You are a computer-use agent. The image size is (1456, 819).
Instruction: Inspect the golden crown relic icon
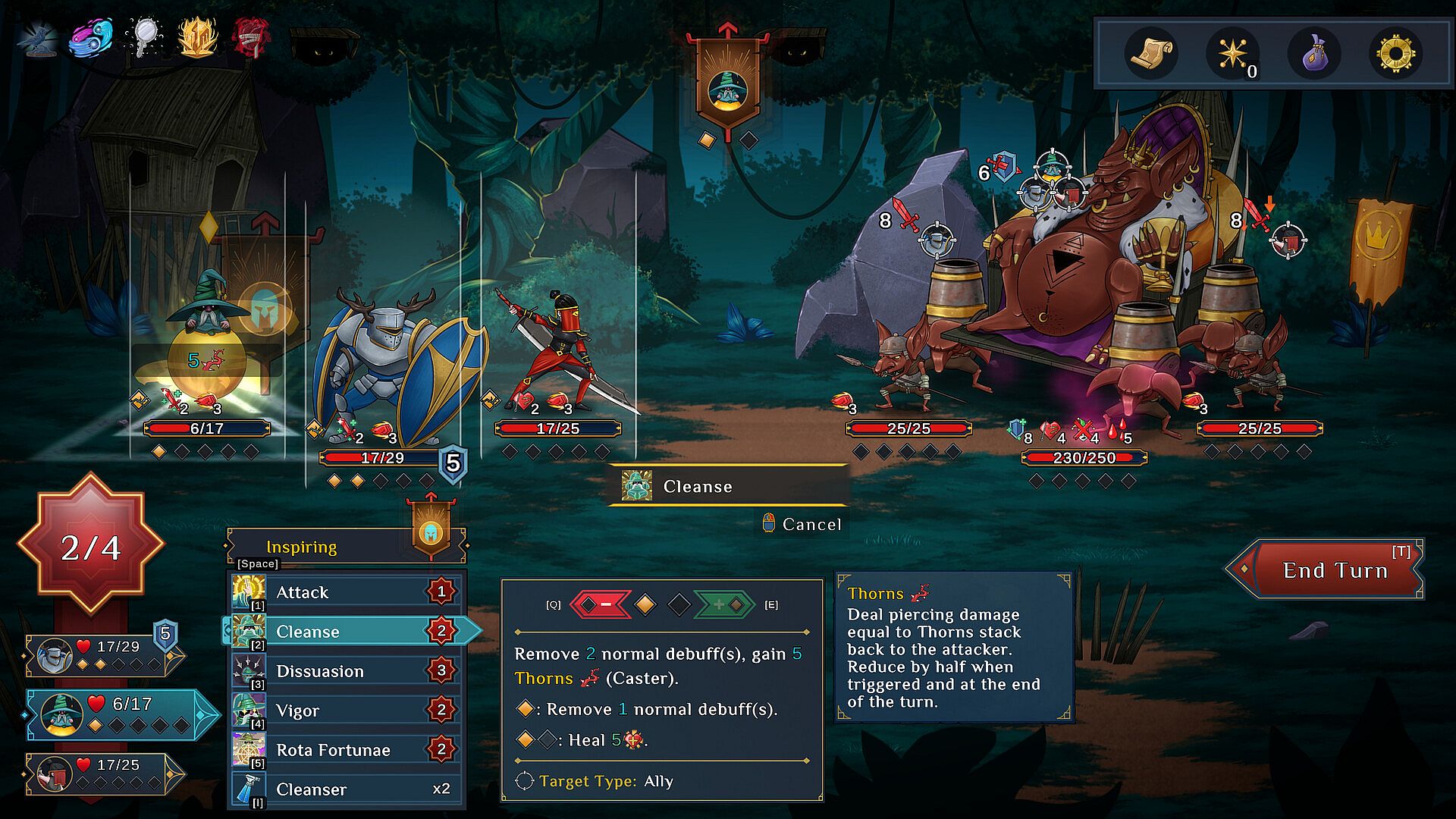pos(197,36)
